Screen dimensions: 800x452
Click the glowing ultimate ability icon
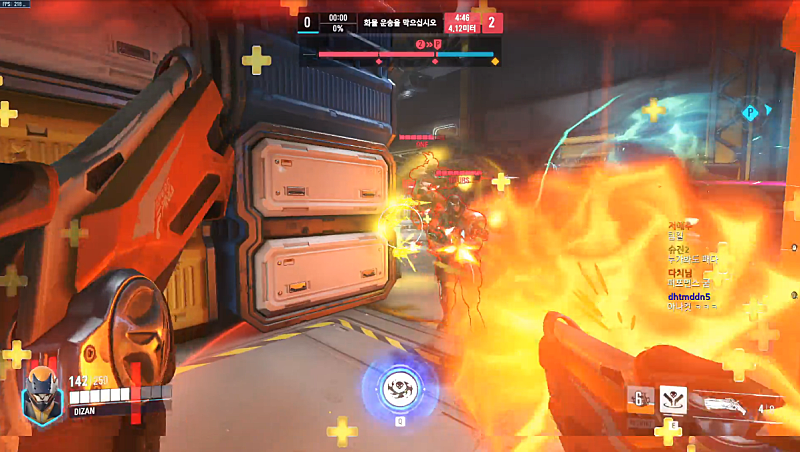[399, 387]
